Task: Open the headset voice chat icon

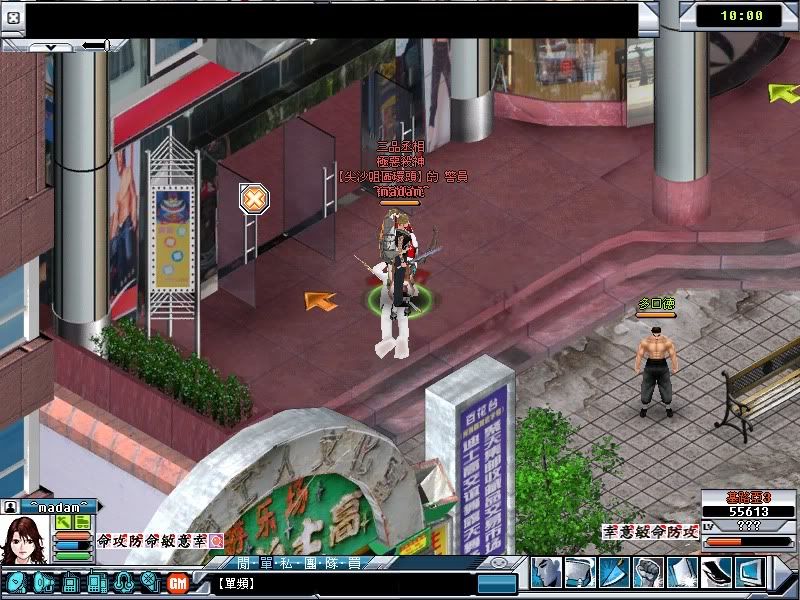Action: pos(124,582)
